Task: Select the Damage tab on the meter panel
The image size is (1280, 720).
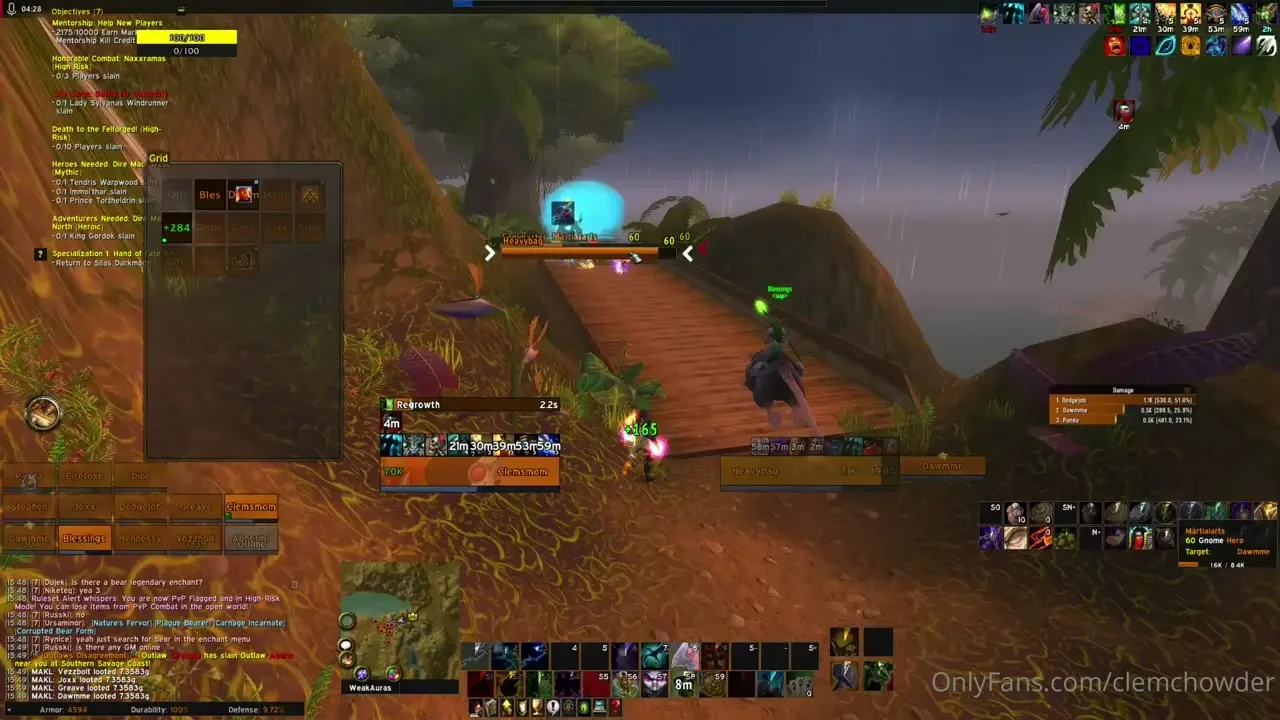Action: click(x=1122, y=390)
